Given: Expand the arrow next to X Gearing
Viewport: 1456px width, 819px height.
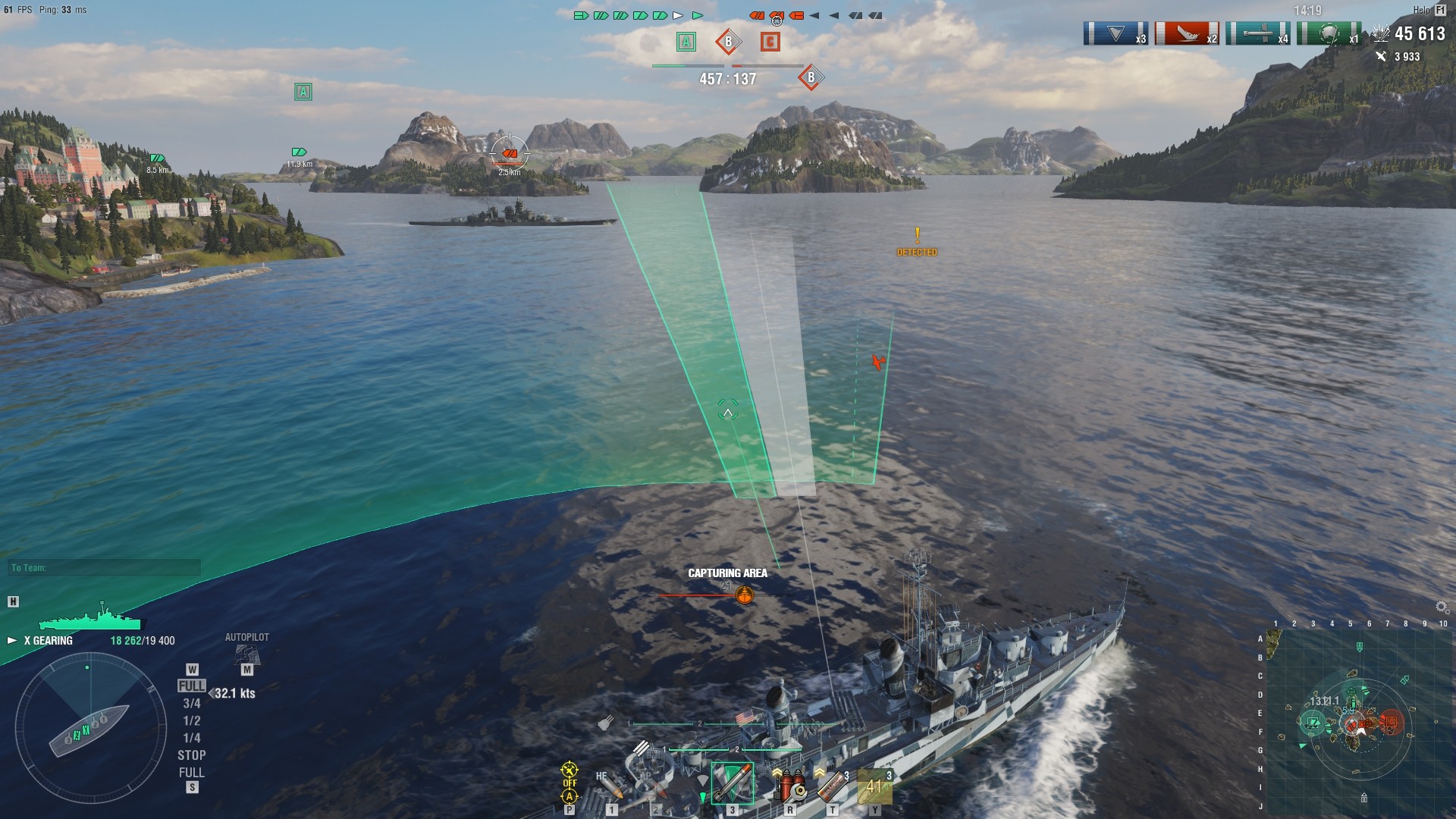Looking at the screenshot, I should click(11, 641).
